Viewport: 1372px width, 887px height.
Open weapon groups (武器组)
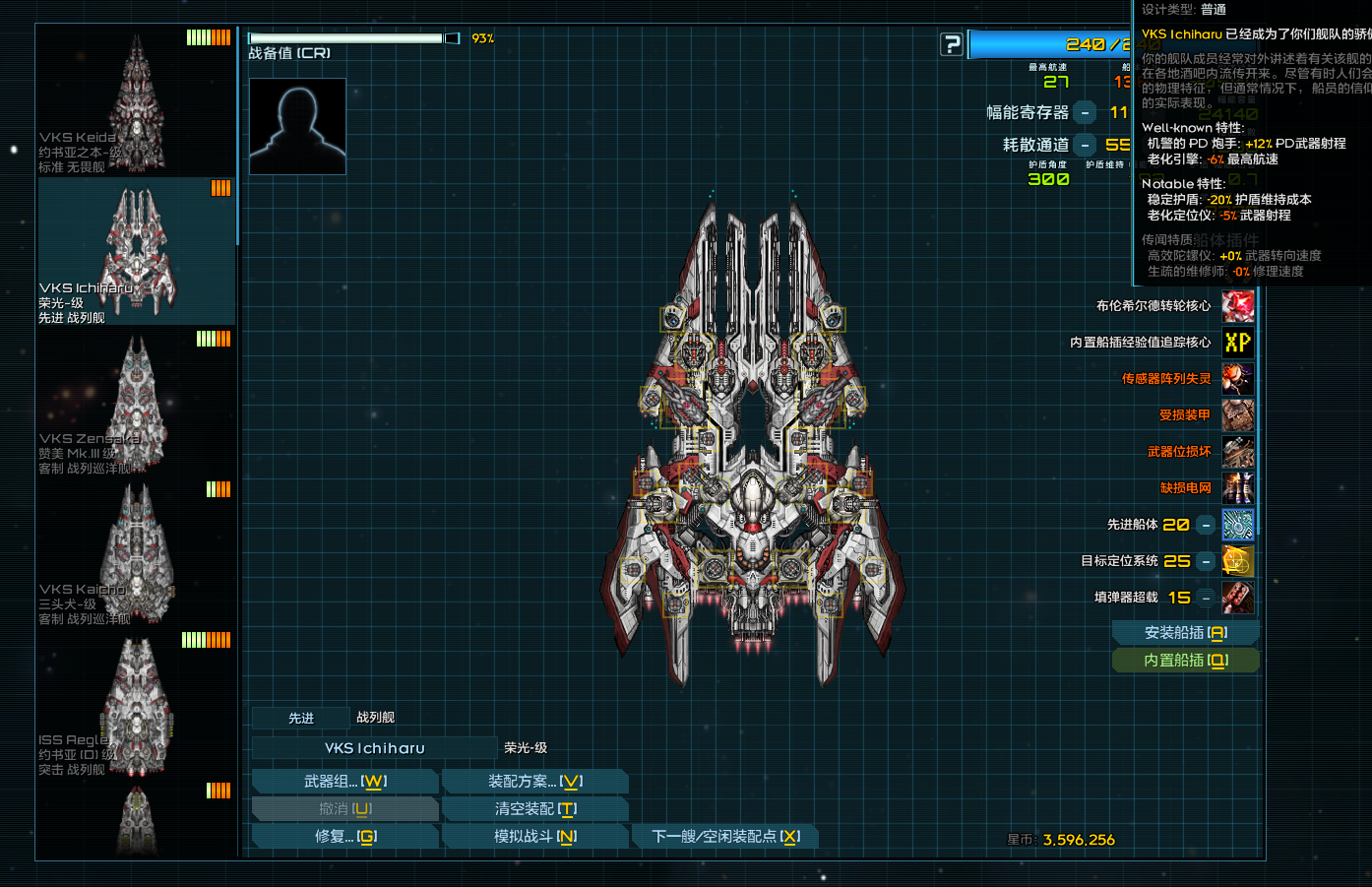pos(344,782)
